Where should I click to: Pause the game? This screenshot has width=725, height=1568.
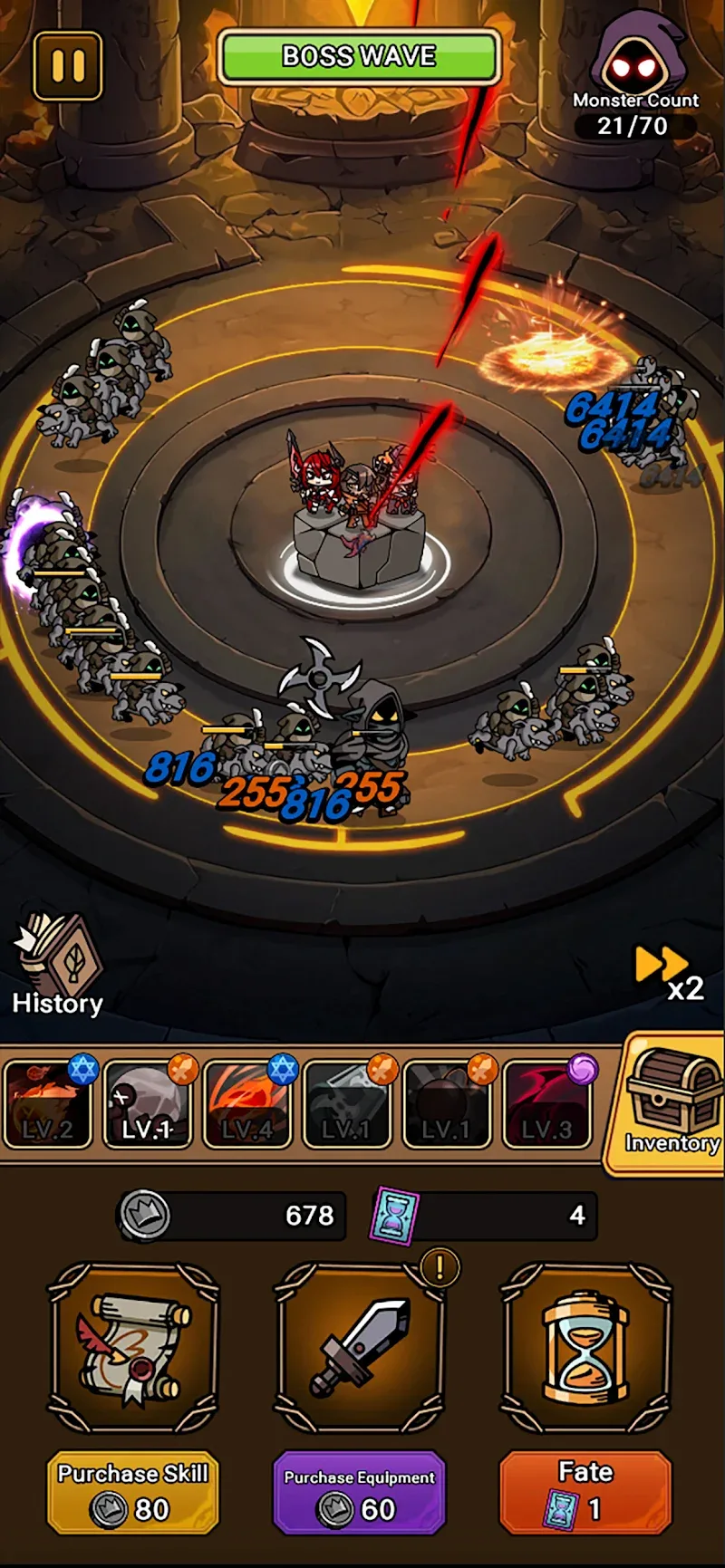pos(68,66)
